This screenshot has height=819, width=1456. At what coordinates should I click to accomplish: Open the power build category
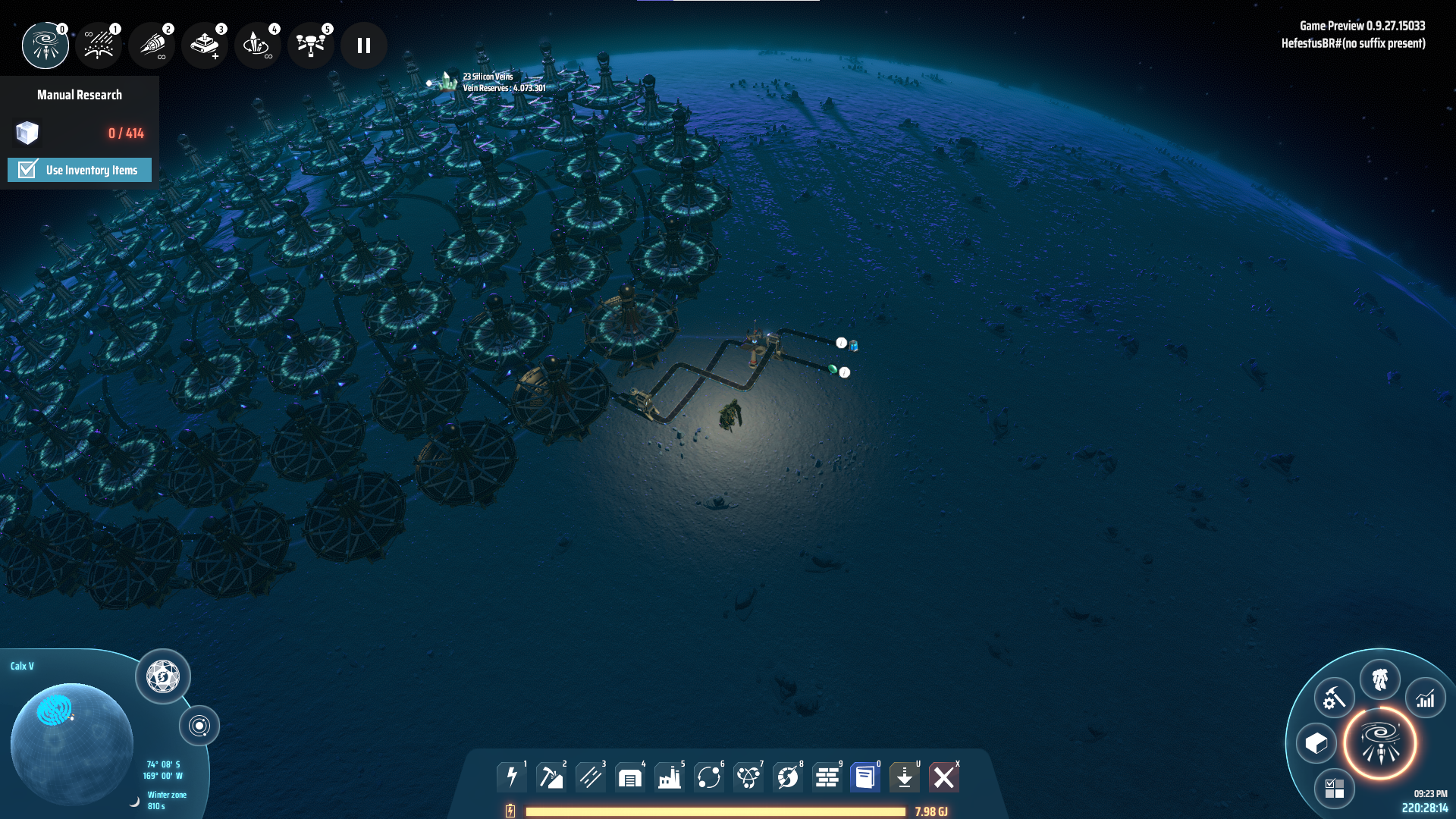pos(512,777)
